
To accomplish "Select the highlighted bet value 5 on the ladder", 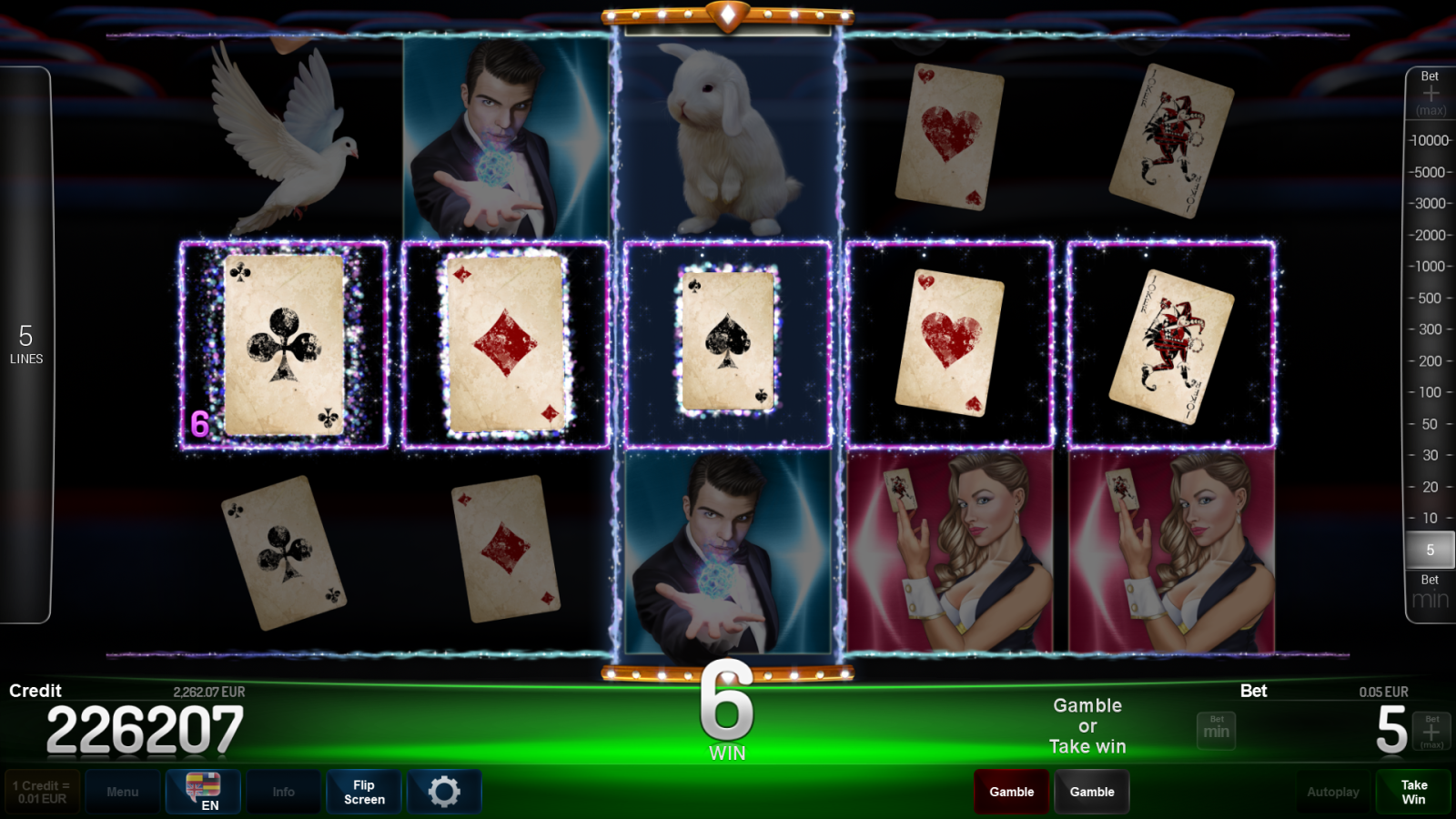I will click(x=1431, y=550).
